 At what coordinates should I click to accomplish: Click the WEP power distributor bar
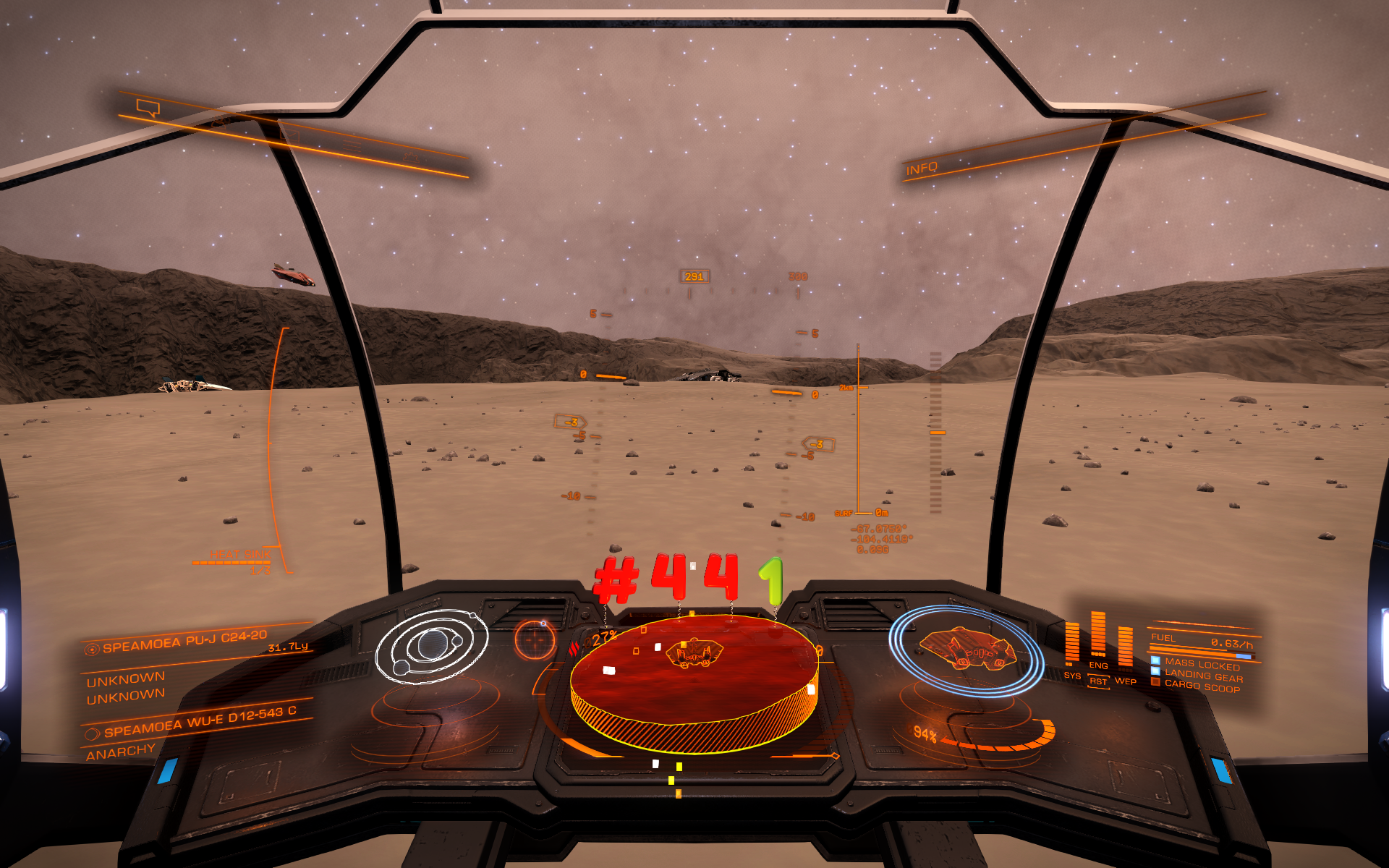1125,646
